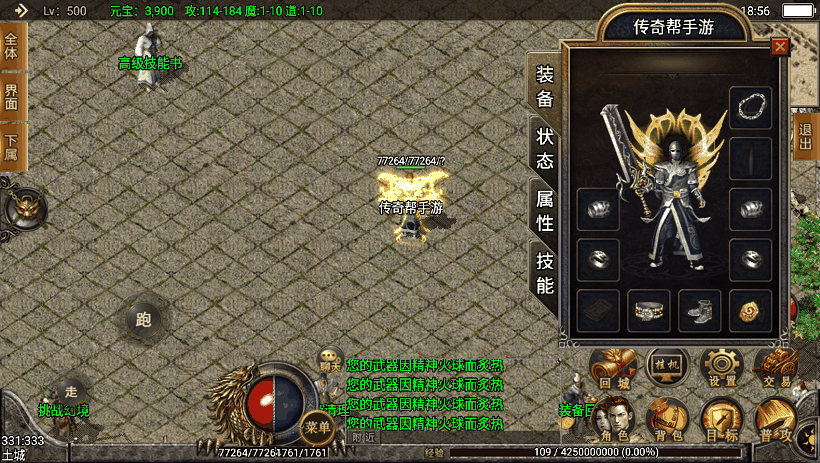The height and width of the screenshot is (463, 820).
Task: Switch movement to 跑 run mode
Action: pos(142,320)
